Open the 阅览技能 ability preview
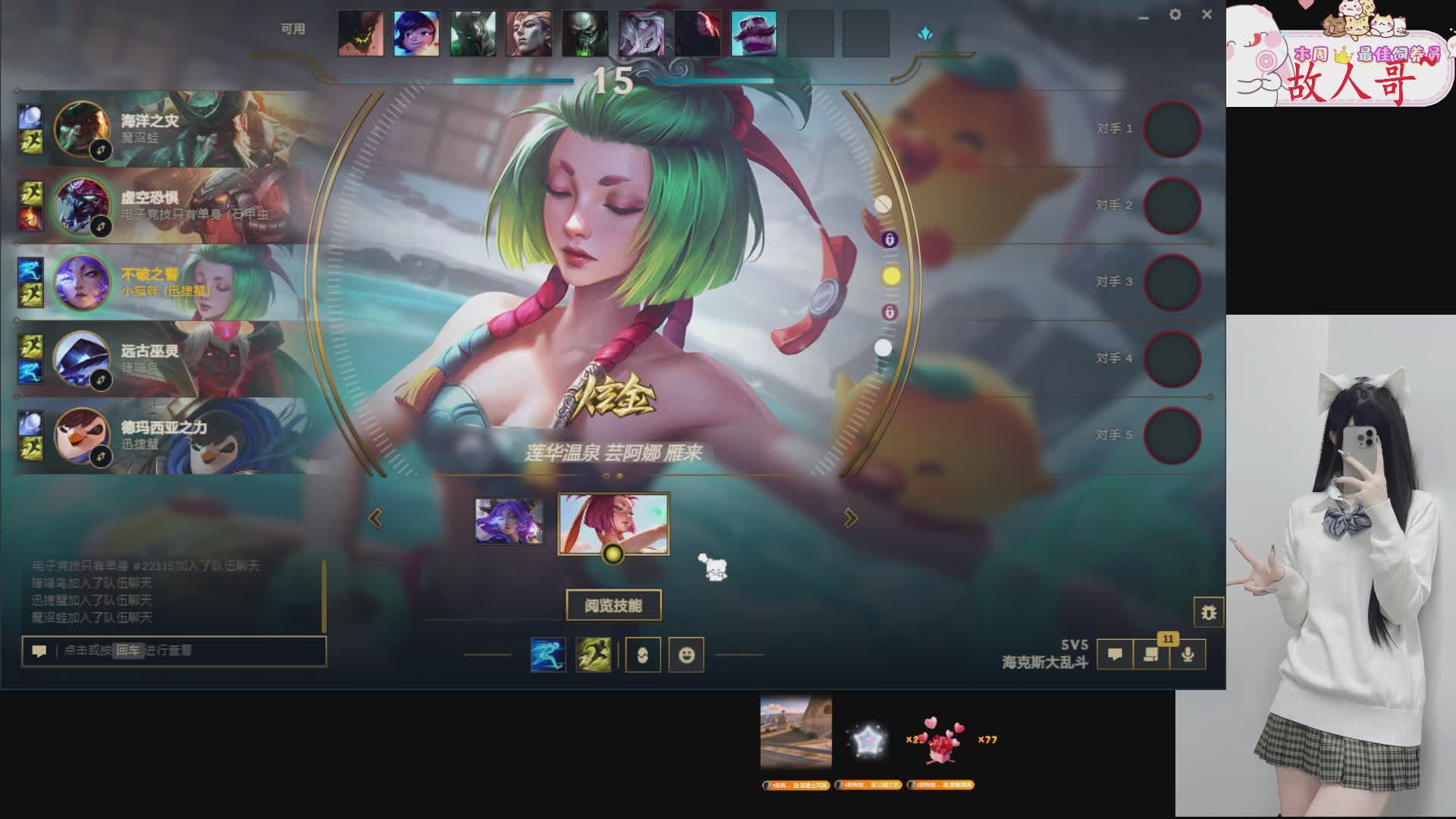This screenshot has height=819, width=1456. tap(613, 605)
